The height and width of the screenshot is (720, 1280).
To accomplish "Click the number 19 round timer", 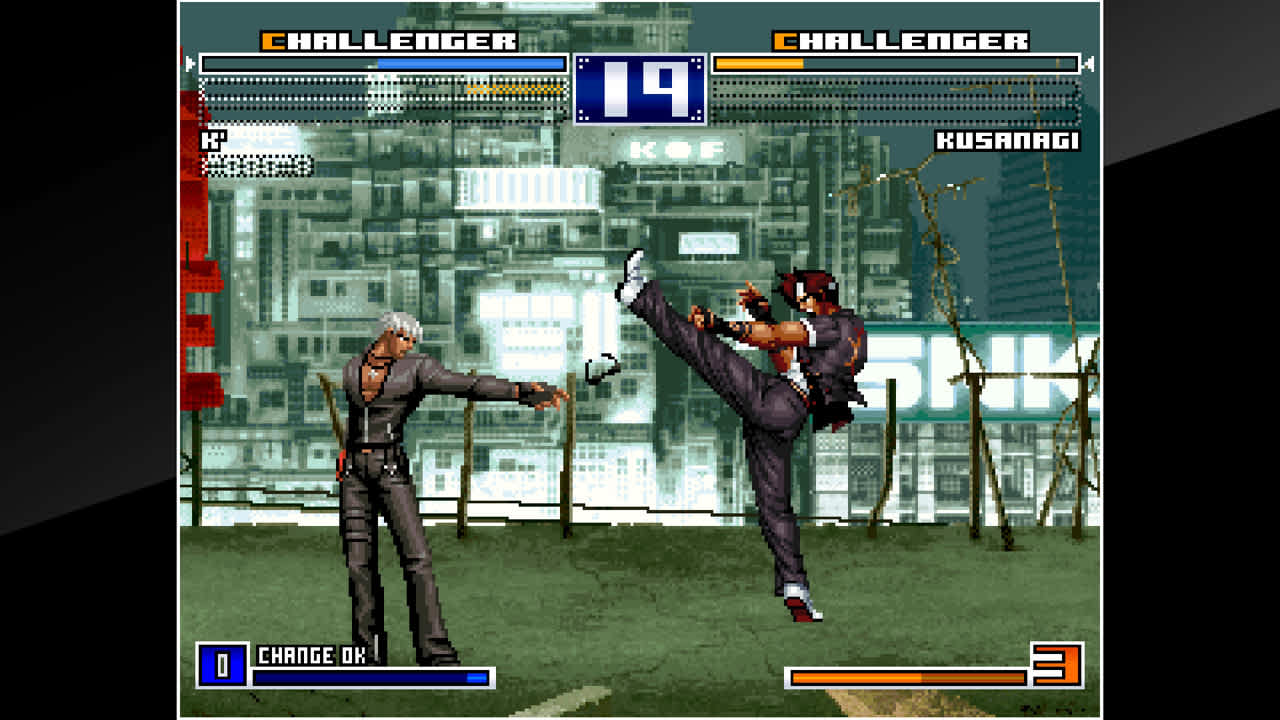I will pyautogui.click(x=640, y=85).
